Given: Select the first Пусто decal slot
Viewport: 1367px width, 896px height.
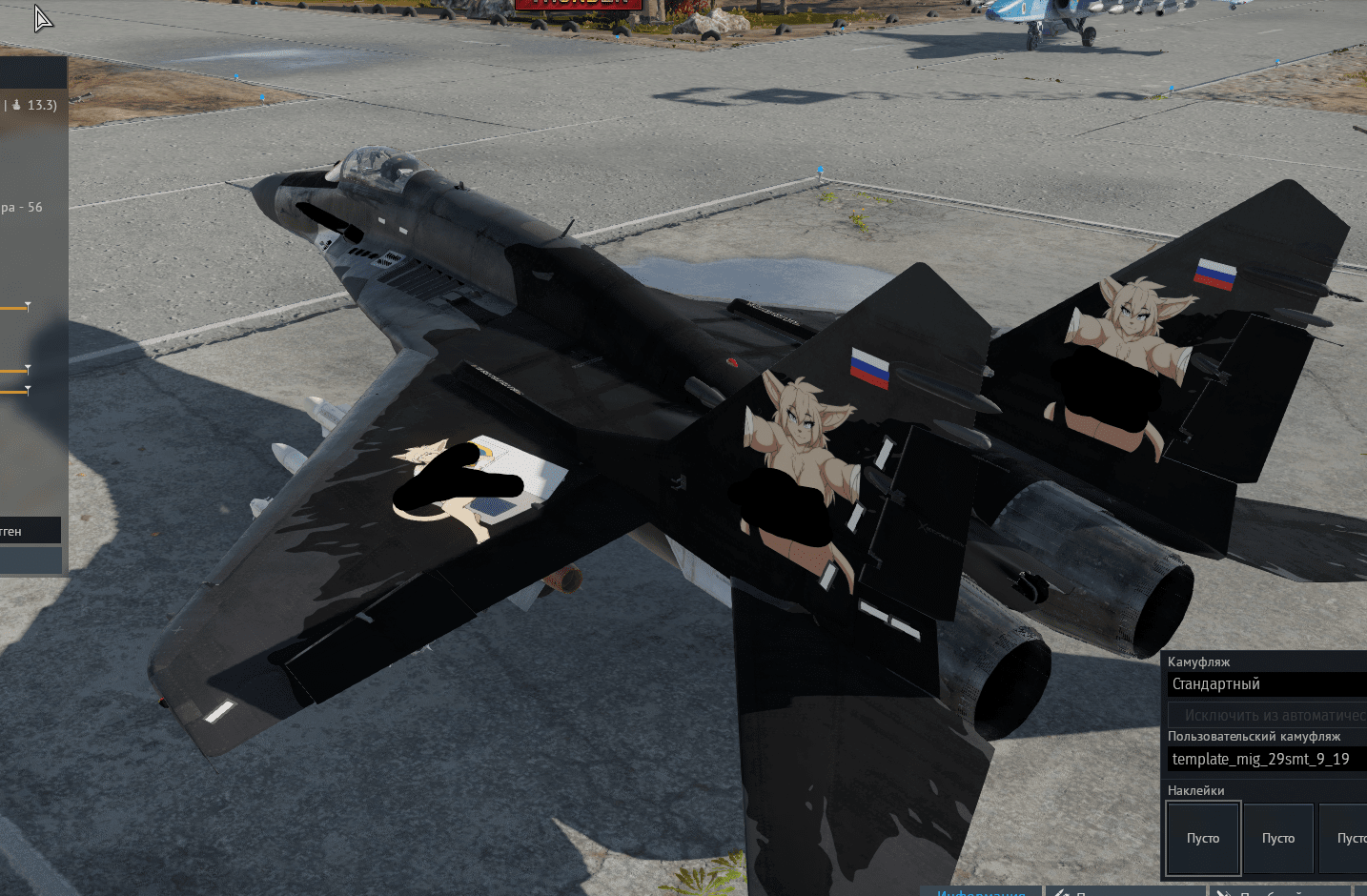Looking at the screenshot, I should pyautogui.click(x=1202, y=838).
